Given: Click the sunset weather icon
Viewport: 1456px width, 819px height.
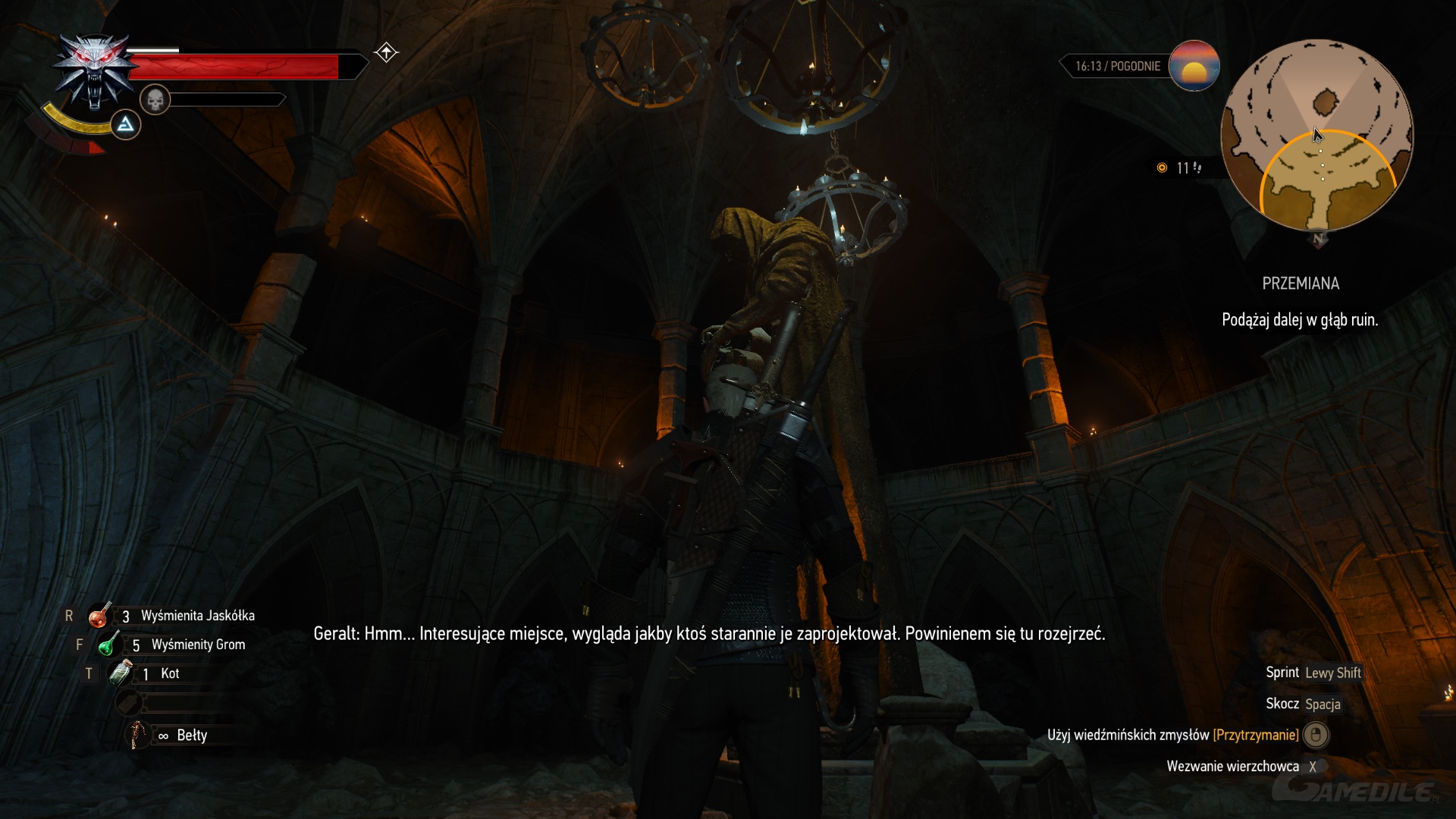Looking at the screenshot, I should pos(1194,66).
